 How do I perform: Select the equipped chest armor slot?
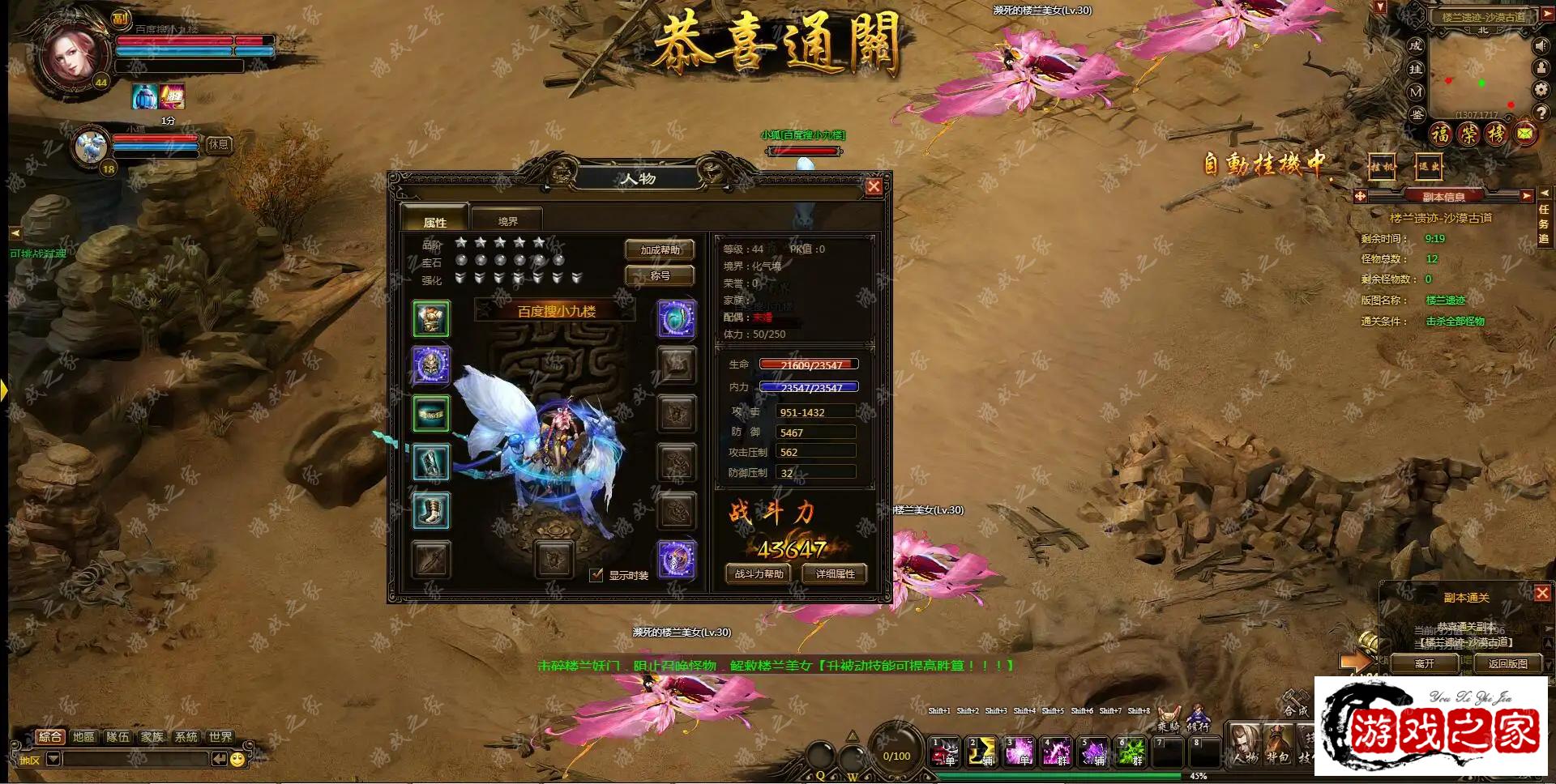[431, 318]
